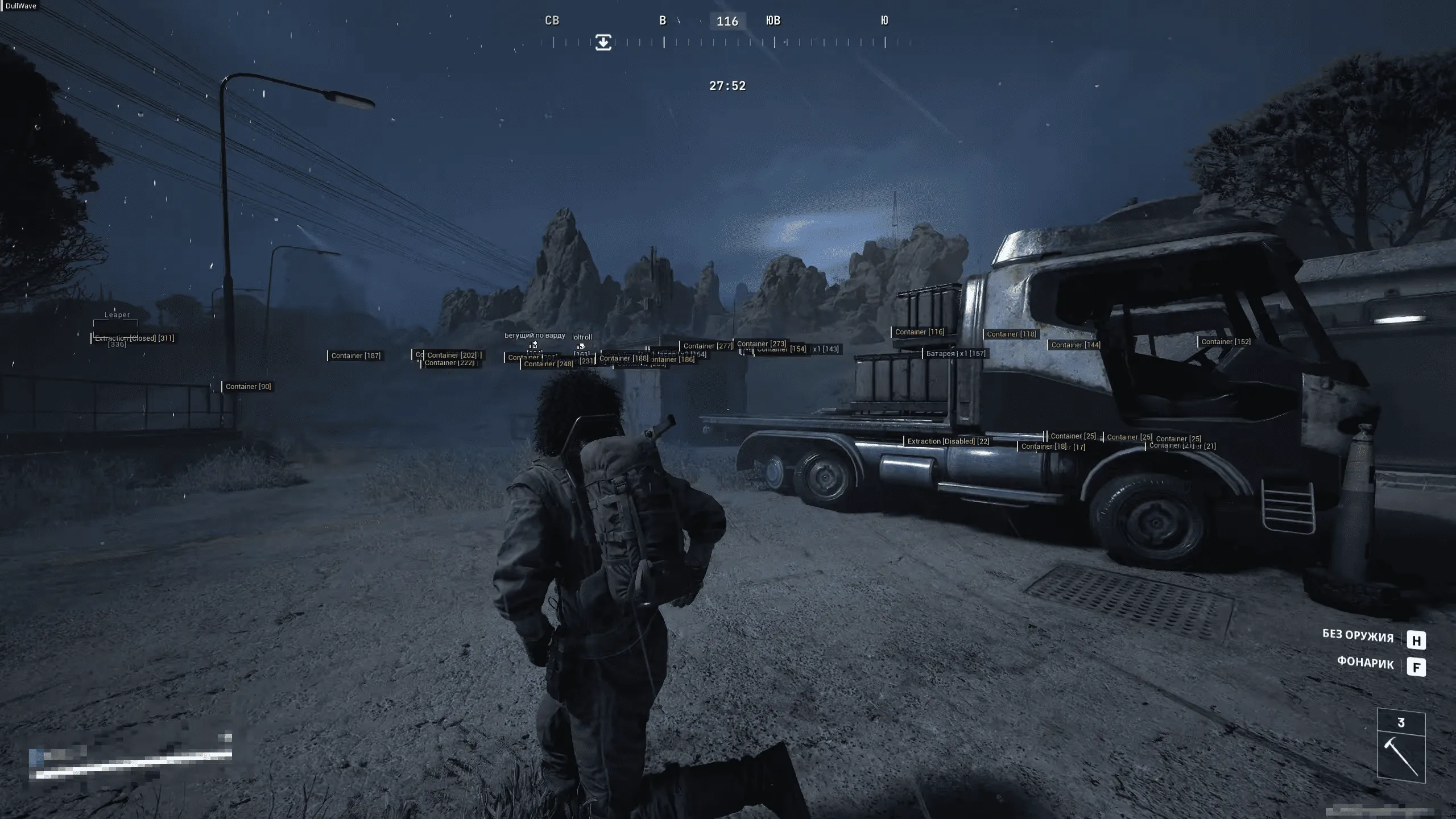Expand the 'Container [116]' label on the truck
This screenshot has height=819, width=1456.
[x=920, y=332]
